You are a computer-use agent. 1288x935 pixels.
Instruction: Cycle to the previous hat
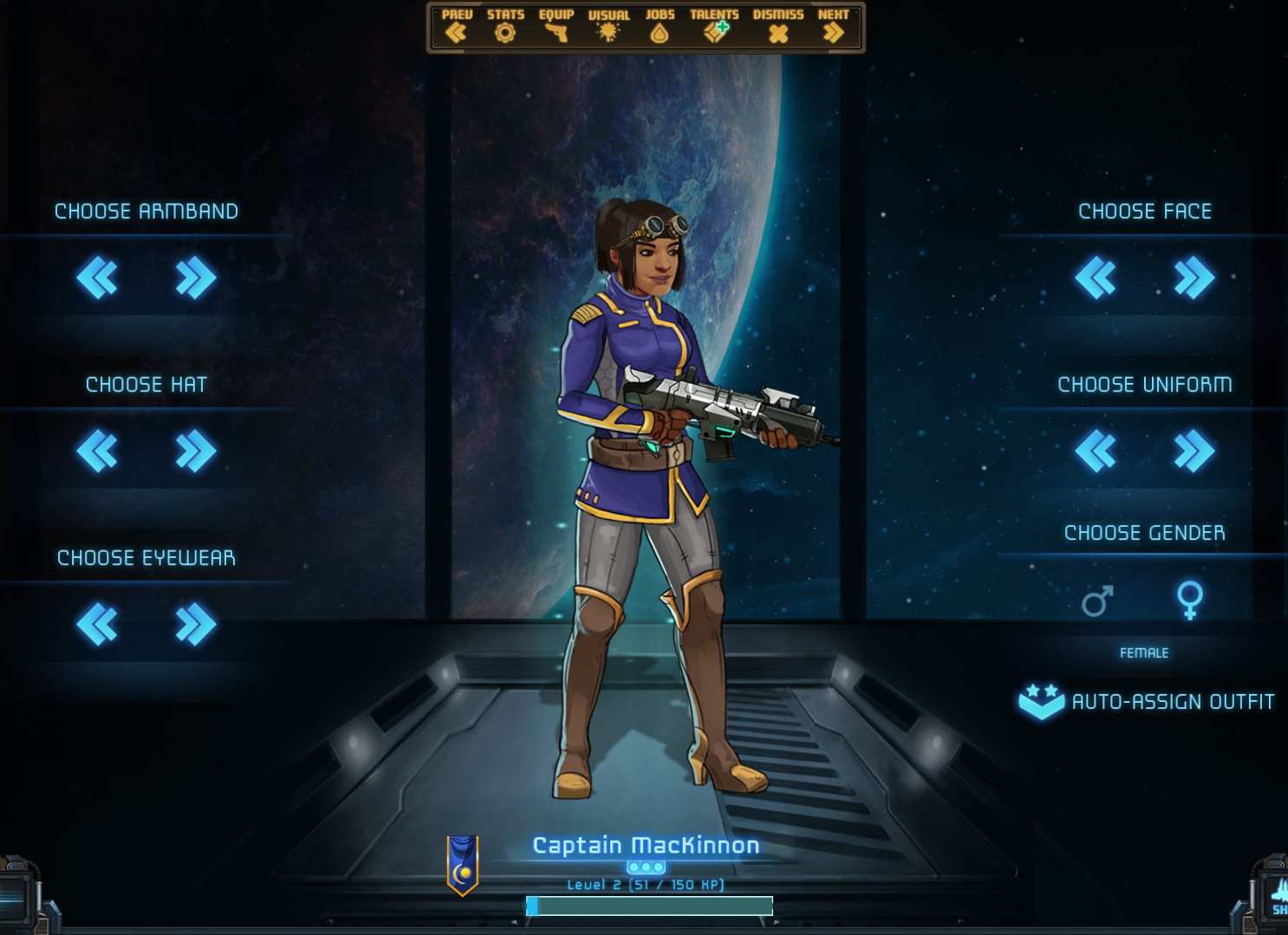97,451
